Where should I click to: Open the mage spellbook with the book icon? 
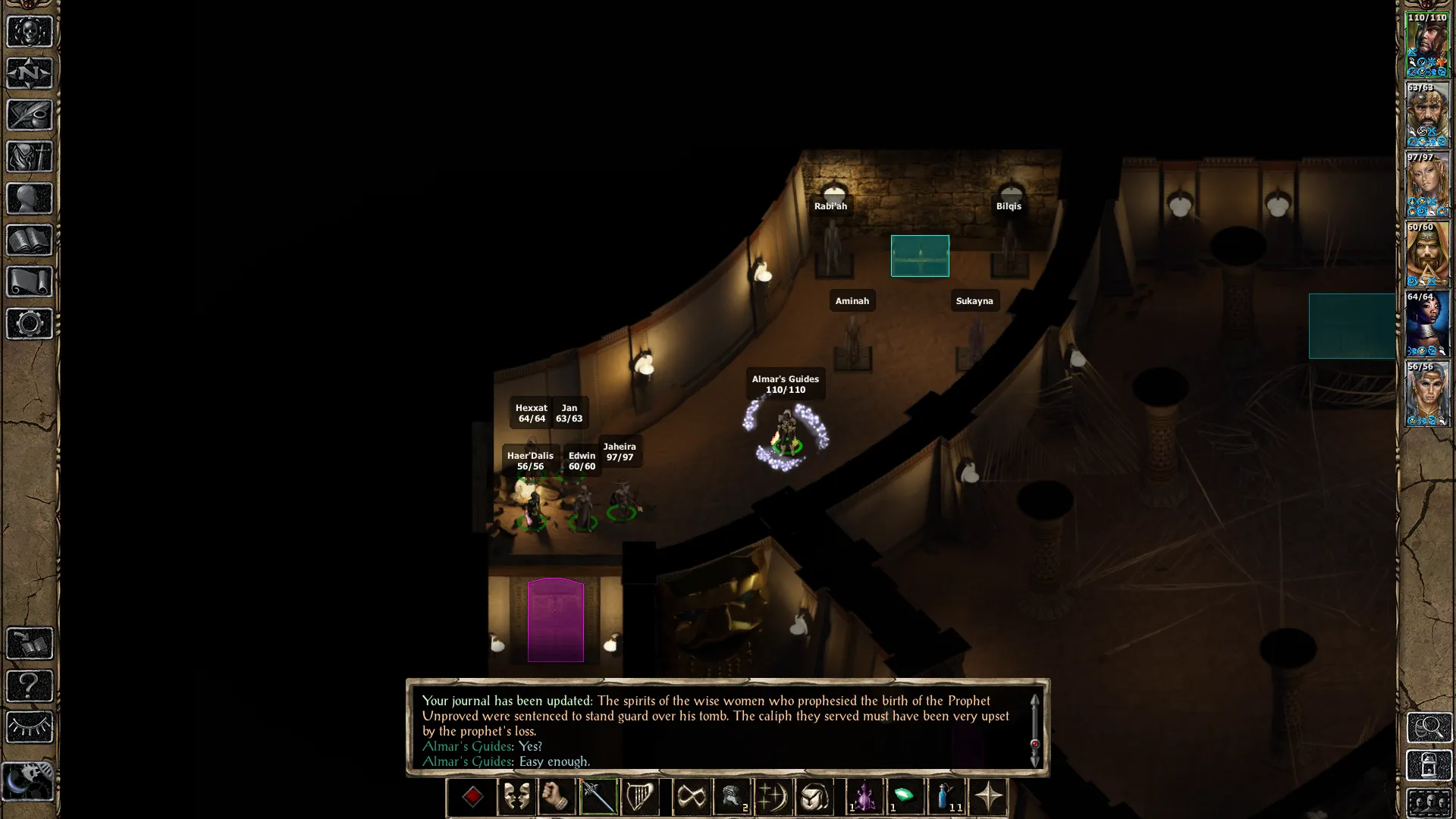[x=30, y=240]
